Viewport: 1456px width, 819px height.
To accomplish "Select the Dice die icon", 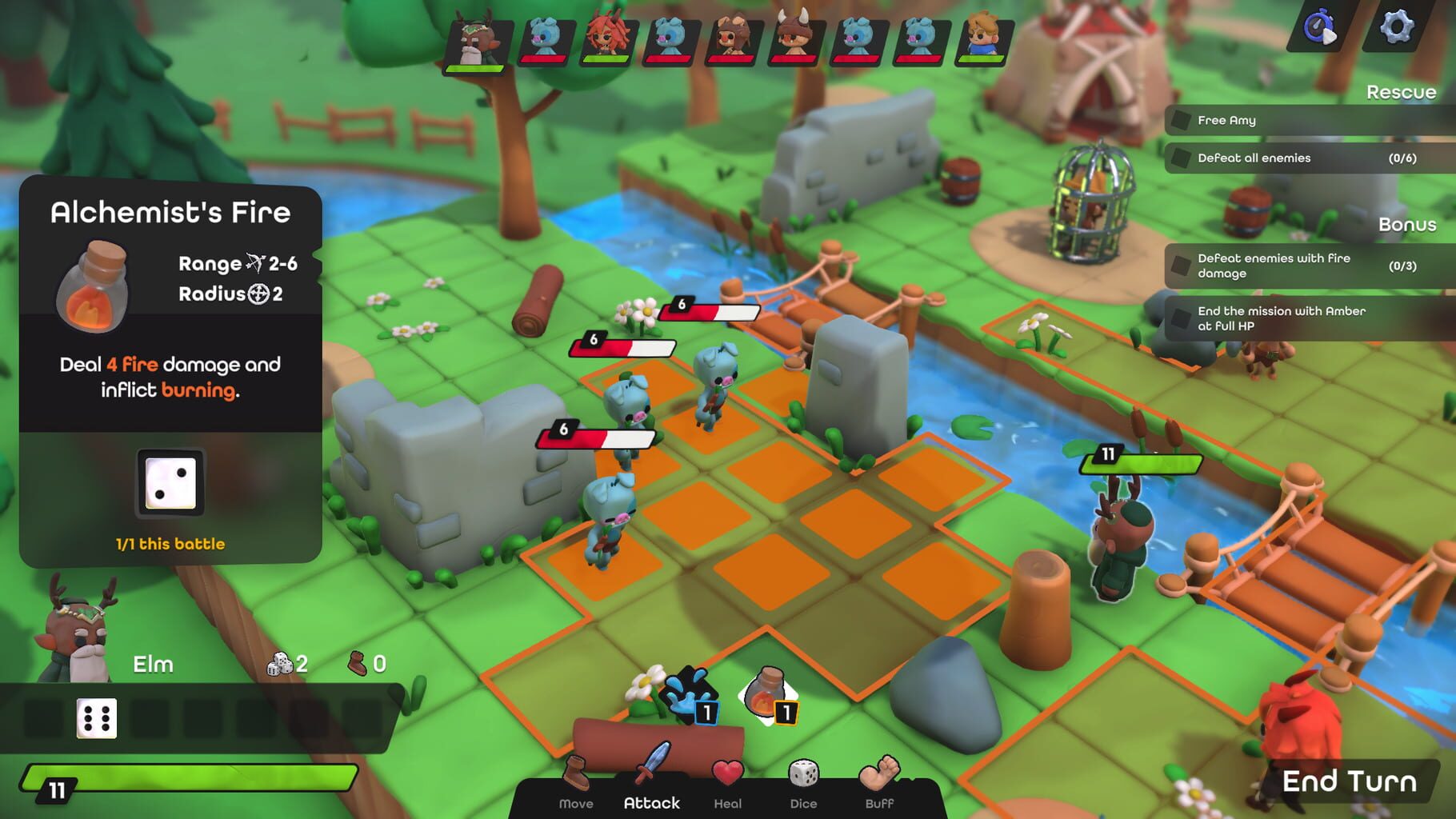I will click(x=803, y=771).
